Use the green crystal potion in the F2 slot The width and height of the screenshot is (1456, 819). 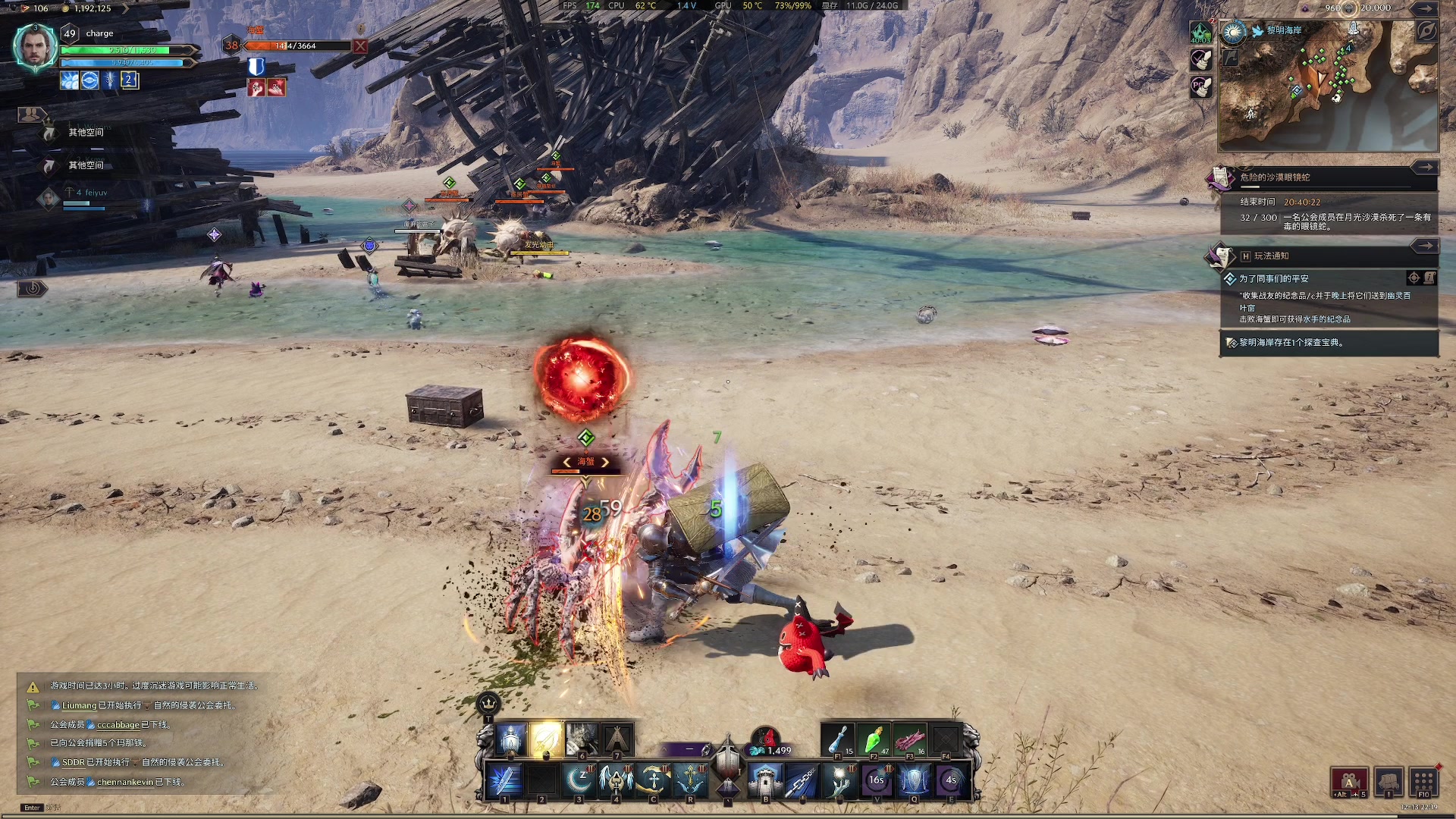point(874,739)
